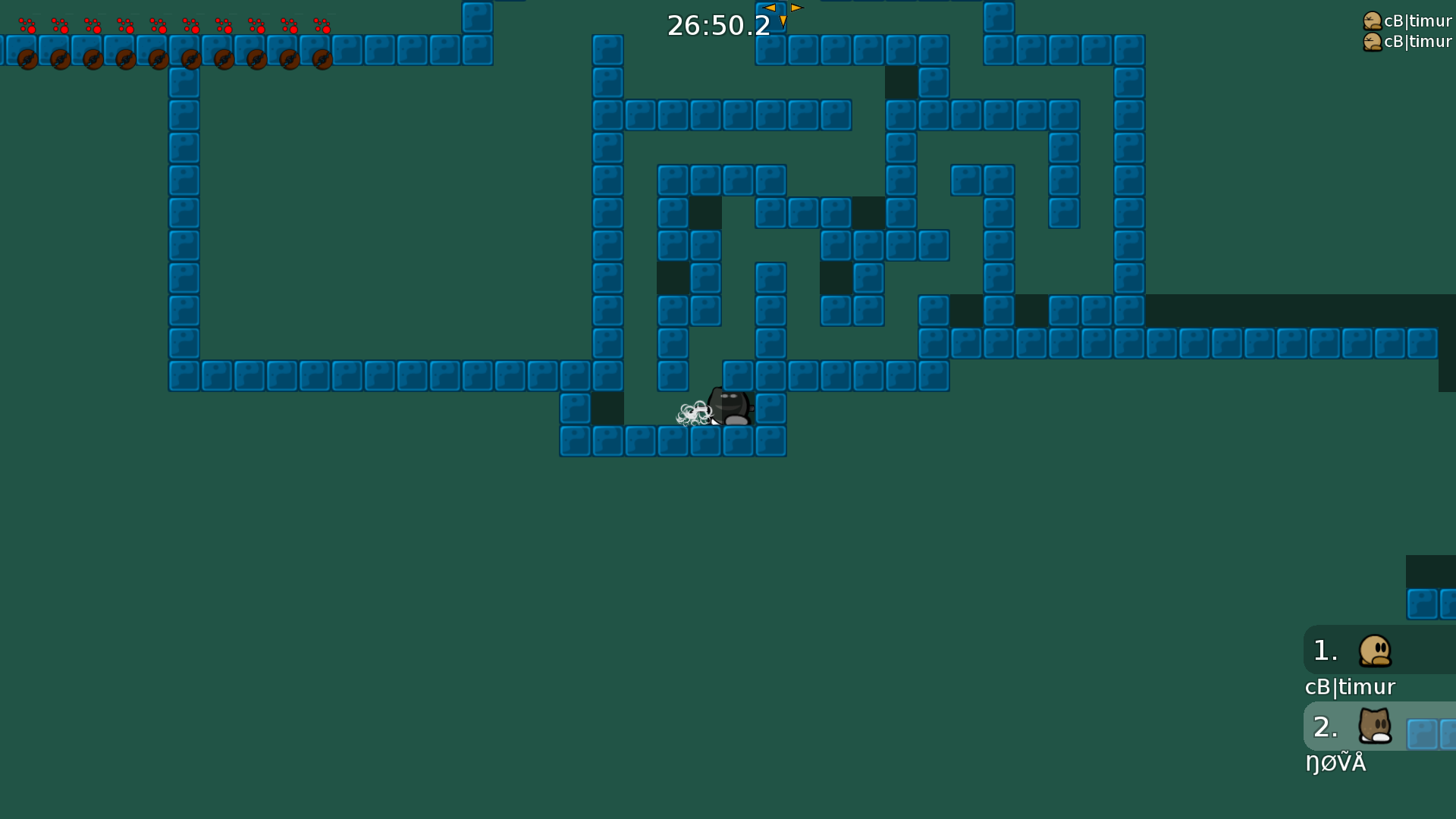Click the tee avatar beside the top cB|timur entry
Screen dimensions: 1456x819
1373,20
